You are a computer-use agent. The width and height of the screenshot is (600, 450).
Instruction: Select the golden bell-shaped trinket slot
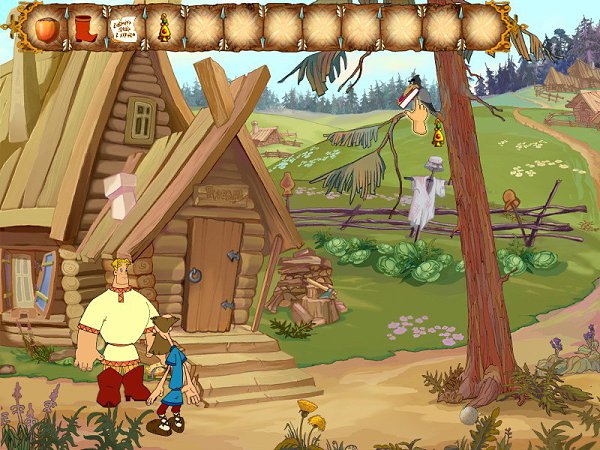pos(161,27)
